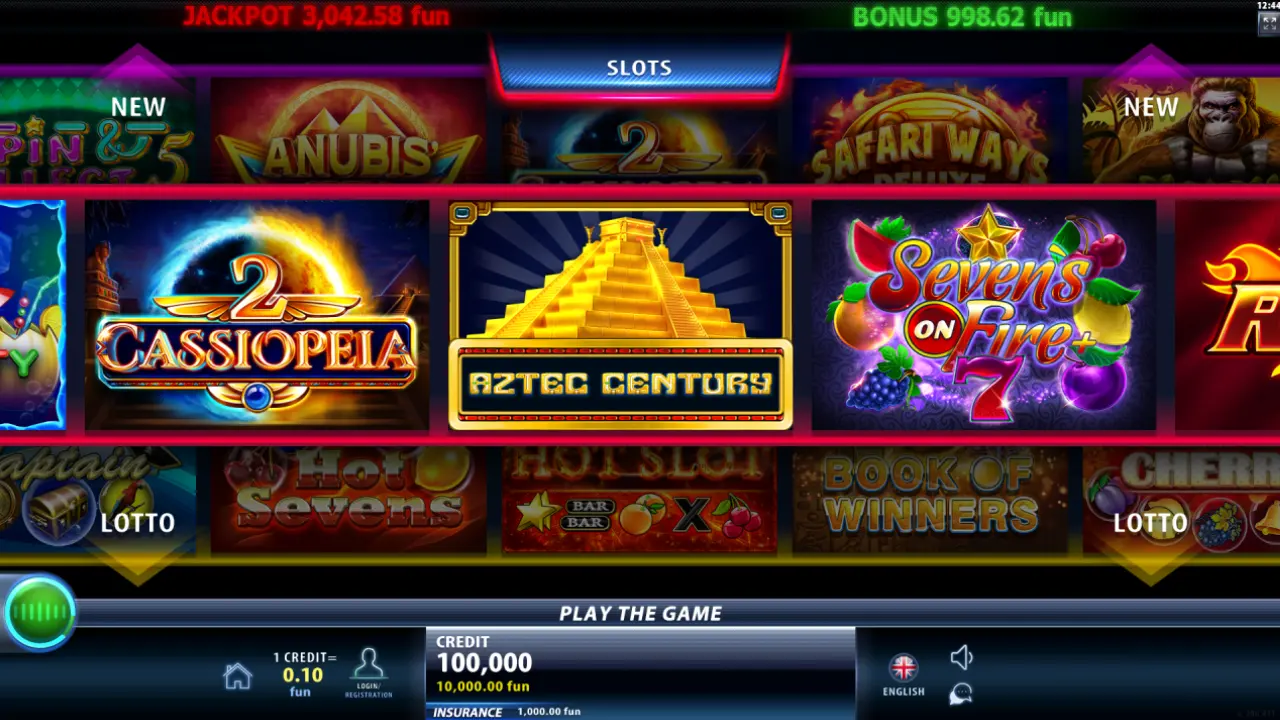Click the green round spin button
The width and height of the screenshot is (1280, 720).
coord(40,612)
